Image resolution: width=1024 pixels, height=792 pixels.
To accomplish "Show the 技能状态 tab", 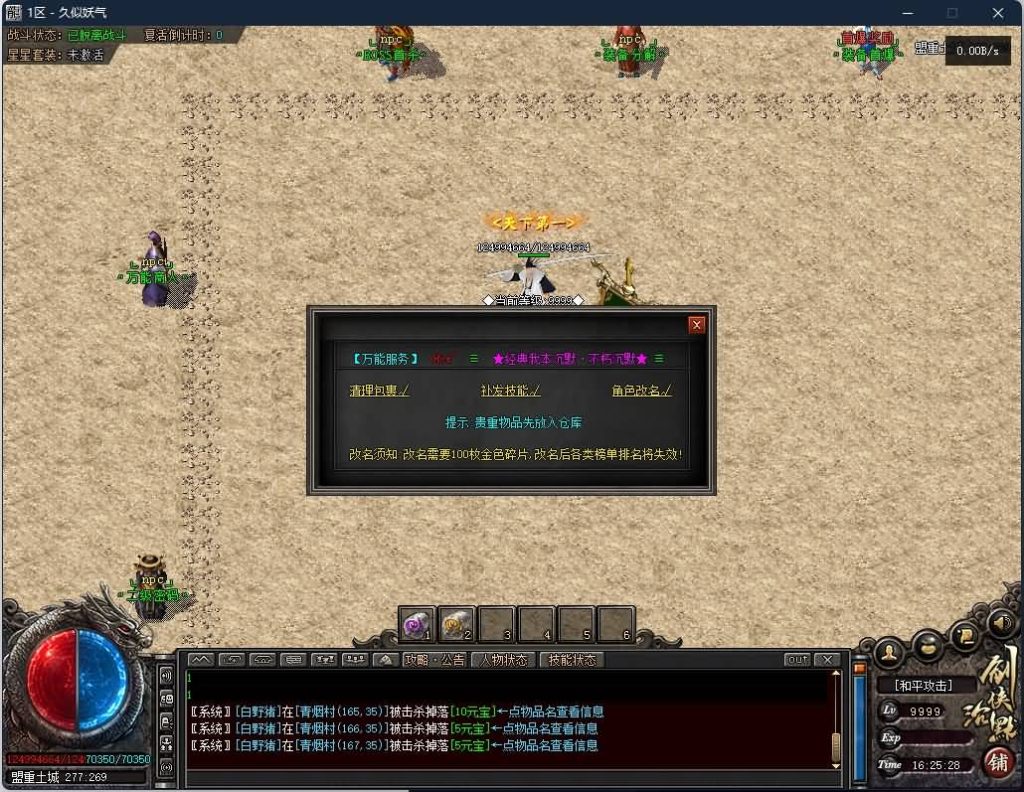I will pos(572,660).
